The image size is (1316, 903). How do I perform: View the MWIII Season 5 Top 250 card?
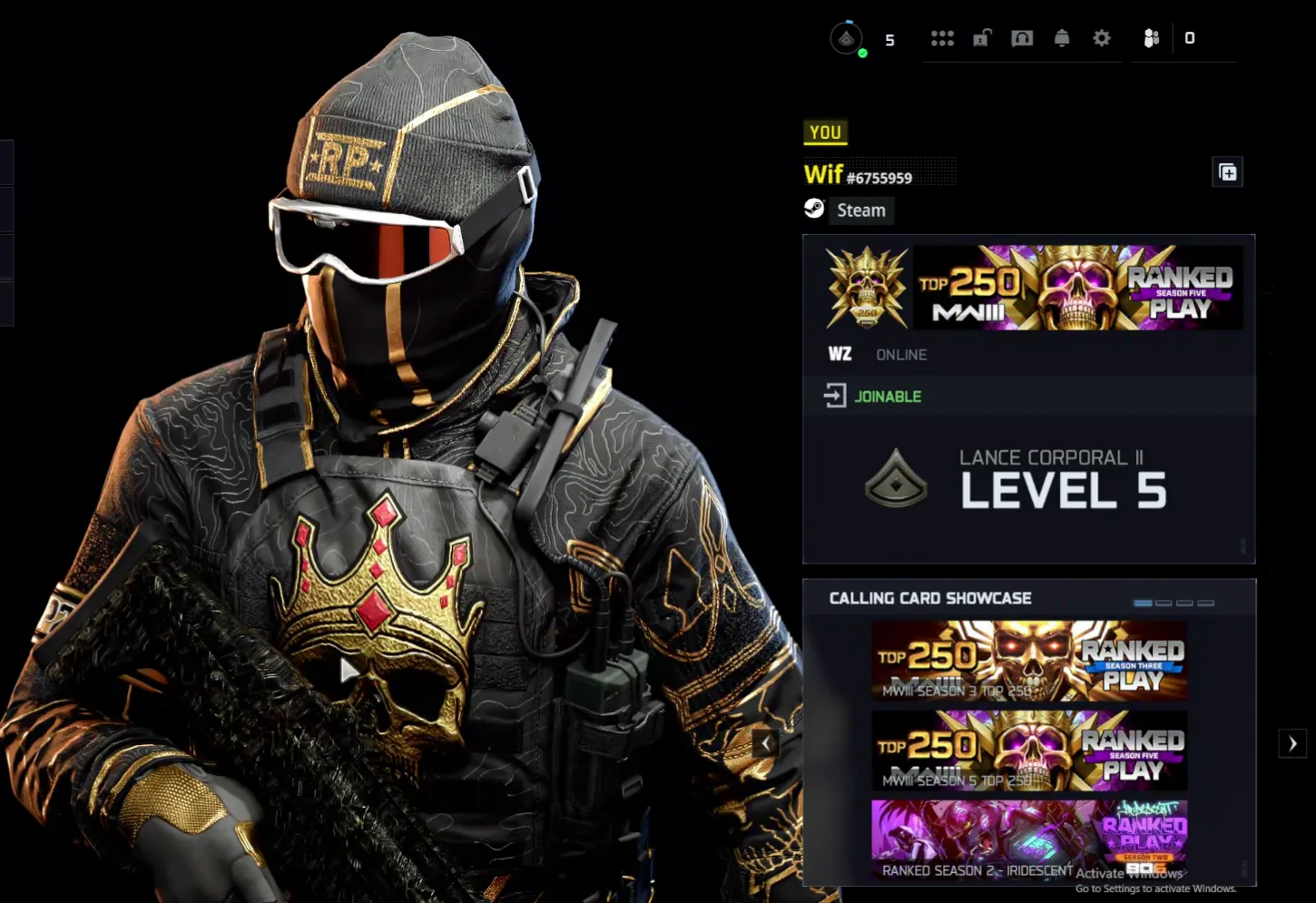(x=1029, y=751)
